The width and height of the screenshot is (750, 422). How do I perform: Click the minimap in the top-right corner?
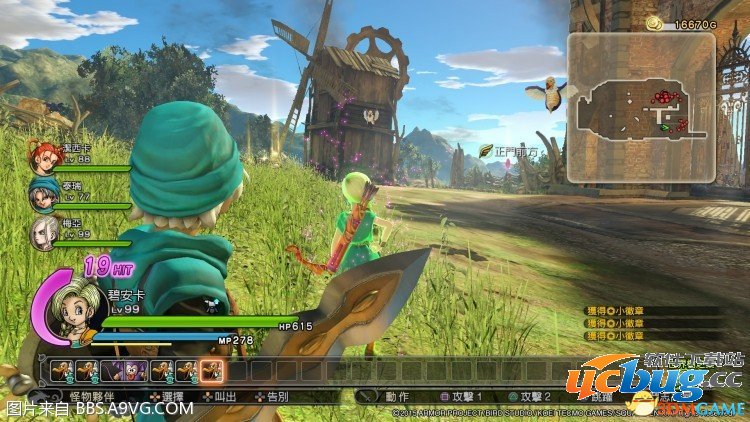(x=641, y=108)
